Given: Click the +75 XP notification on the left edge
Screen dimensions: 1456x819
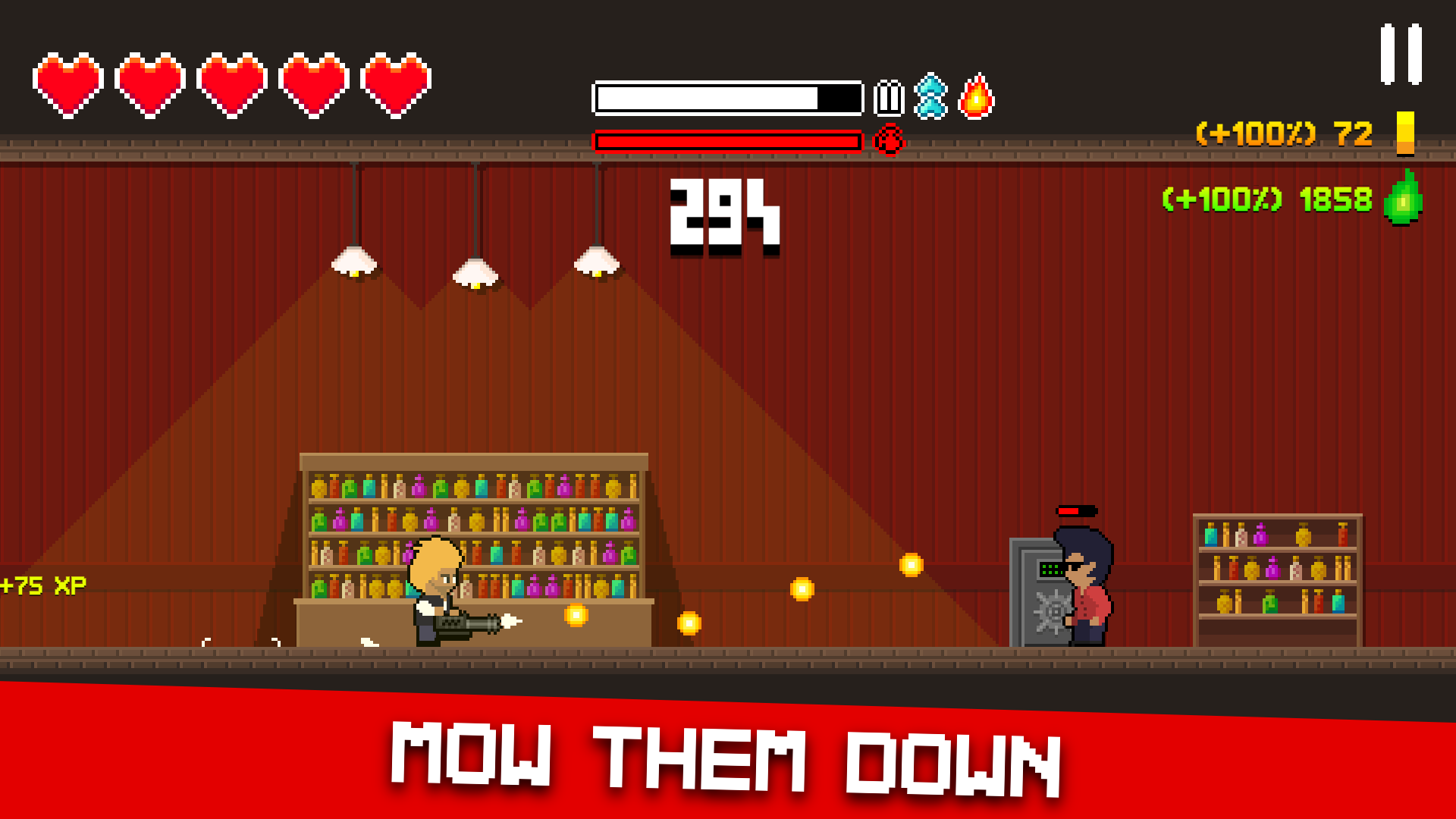Looking at the screenshot, I should [x=42, y=584].
